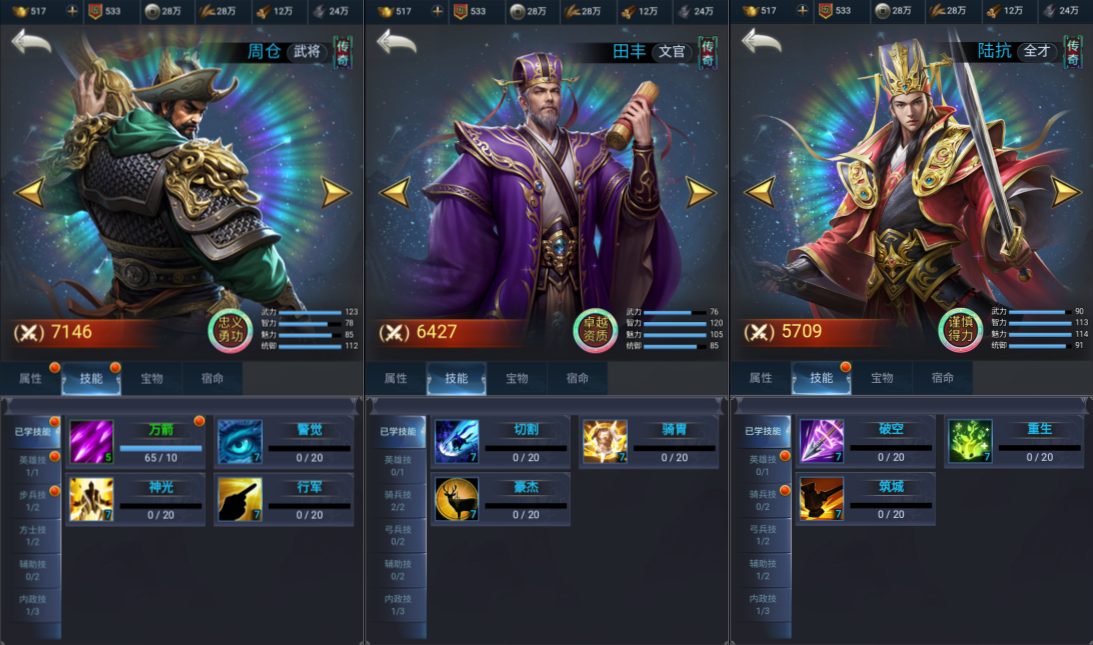Select the 骑胄 skill icon
Viewport: 1093px width, 645px height.
click(605, 441)
